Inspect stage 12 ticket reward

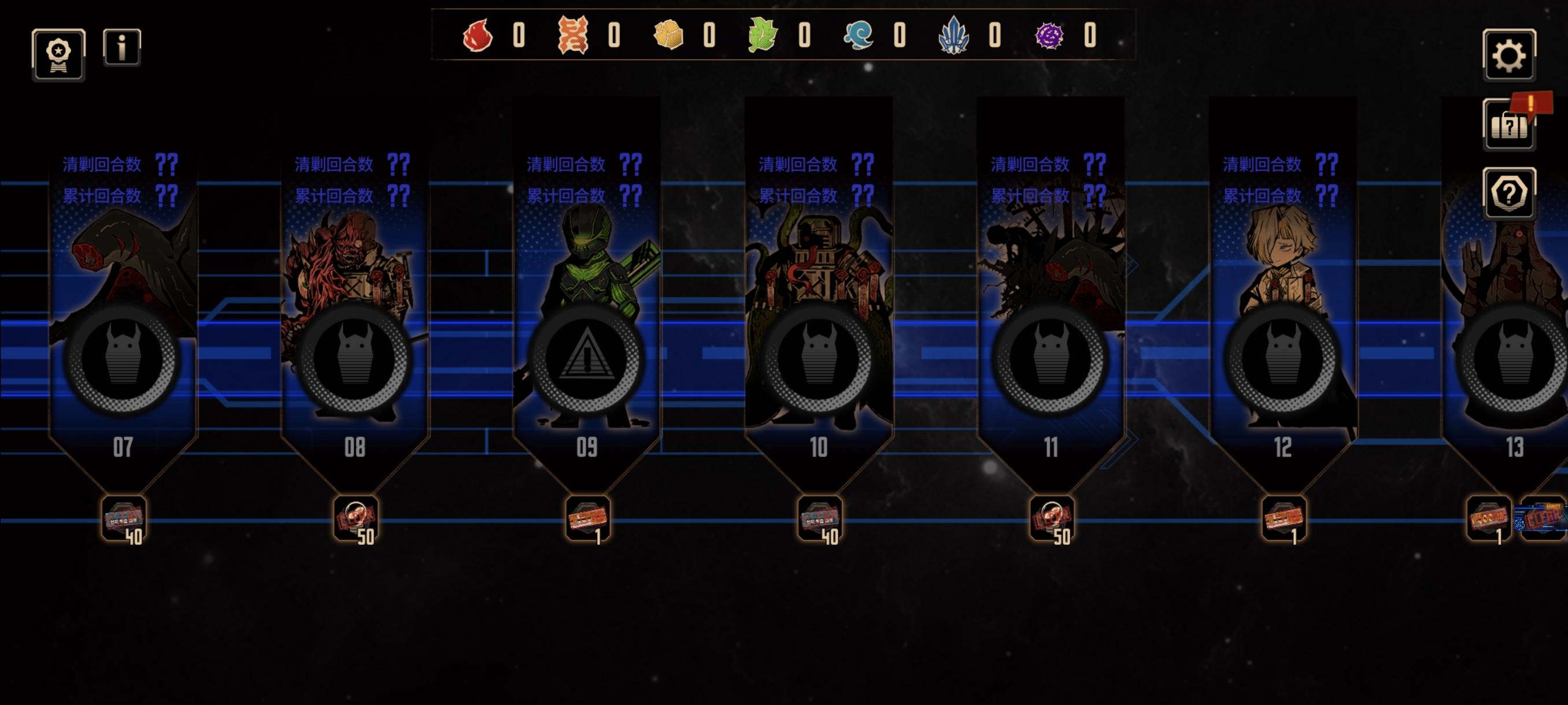click(x=1284, y=519)
